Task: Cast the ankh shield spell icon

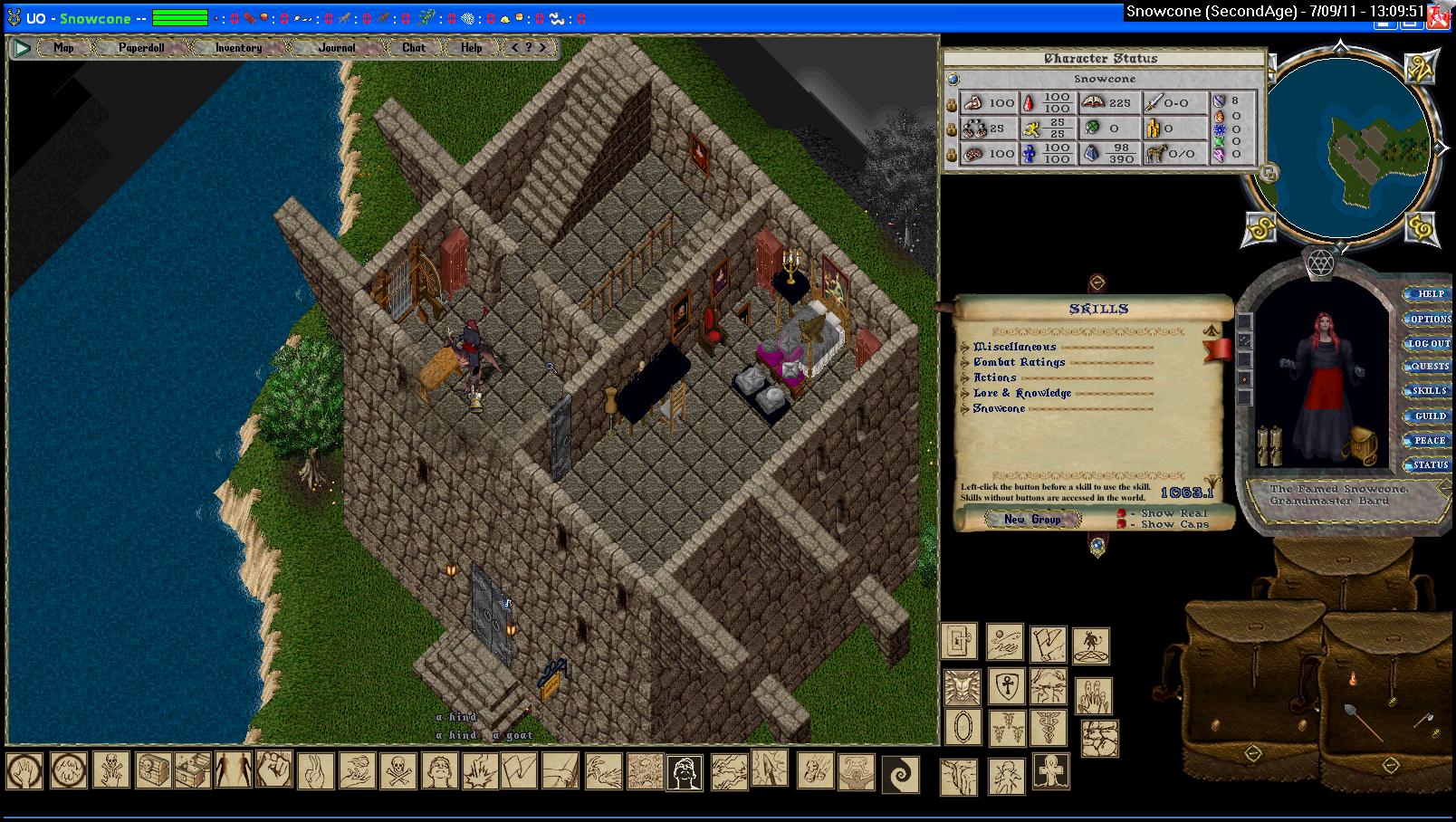Action: click(1005, 686)
